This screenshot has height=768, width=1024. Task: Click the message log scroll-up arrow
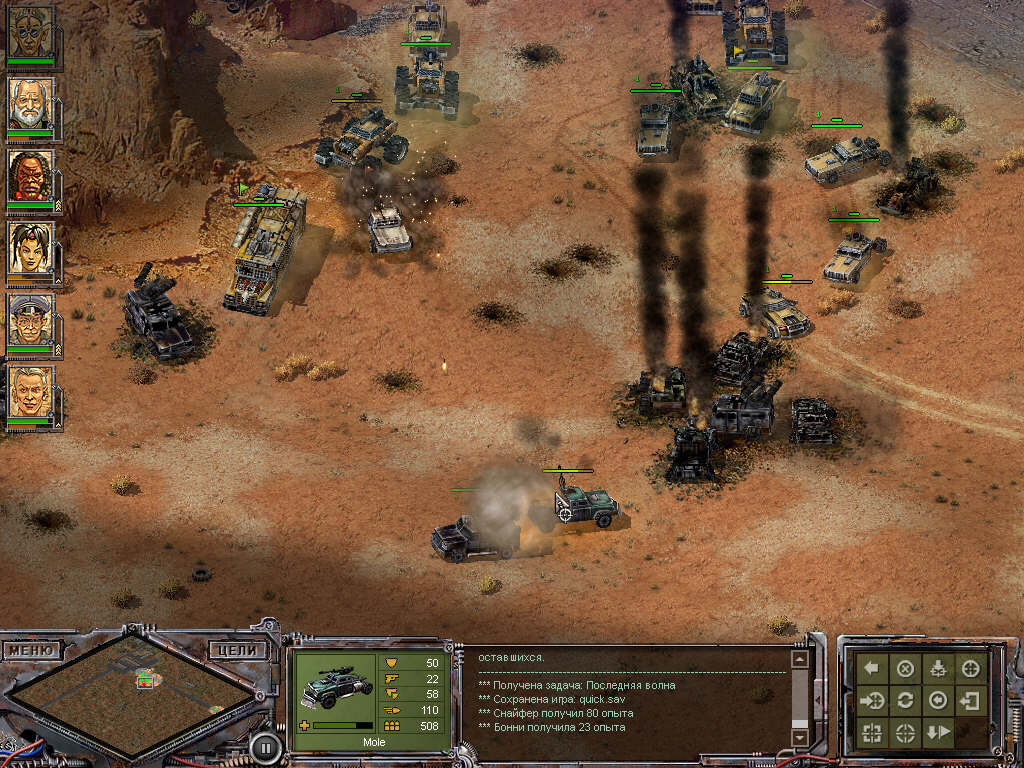point(799,659)
